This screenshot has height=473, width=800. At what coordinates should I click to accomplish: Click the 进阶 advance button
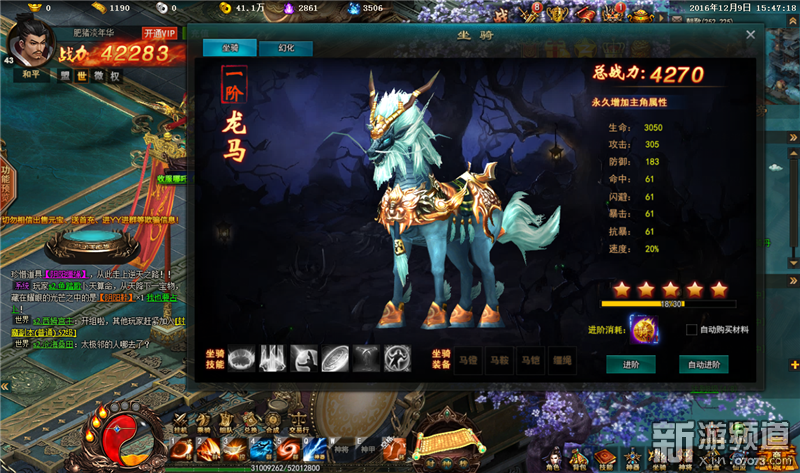click(630, 364)
